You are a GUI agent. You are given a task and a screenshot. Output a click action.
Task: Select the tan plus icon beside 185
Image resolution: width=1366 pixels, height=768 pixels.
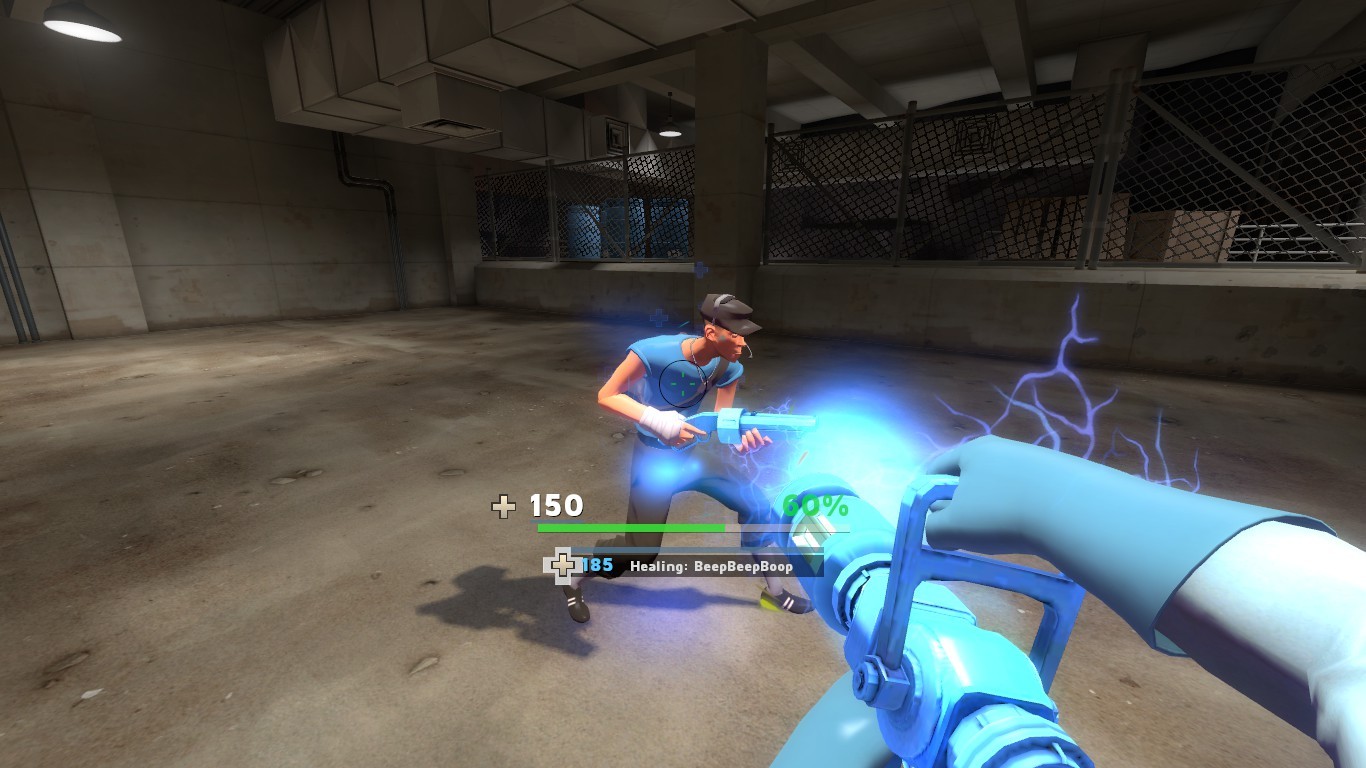pos(563,566)
